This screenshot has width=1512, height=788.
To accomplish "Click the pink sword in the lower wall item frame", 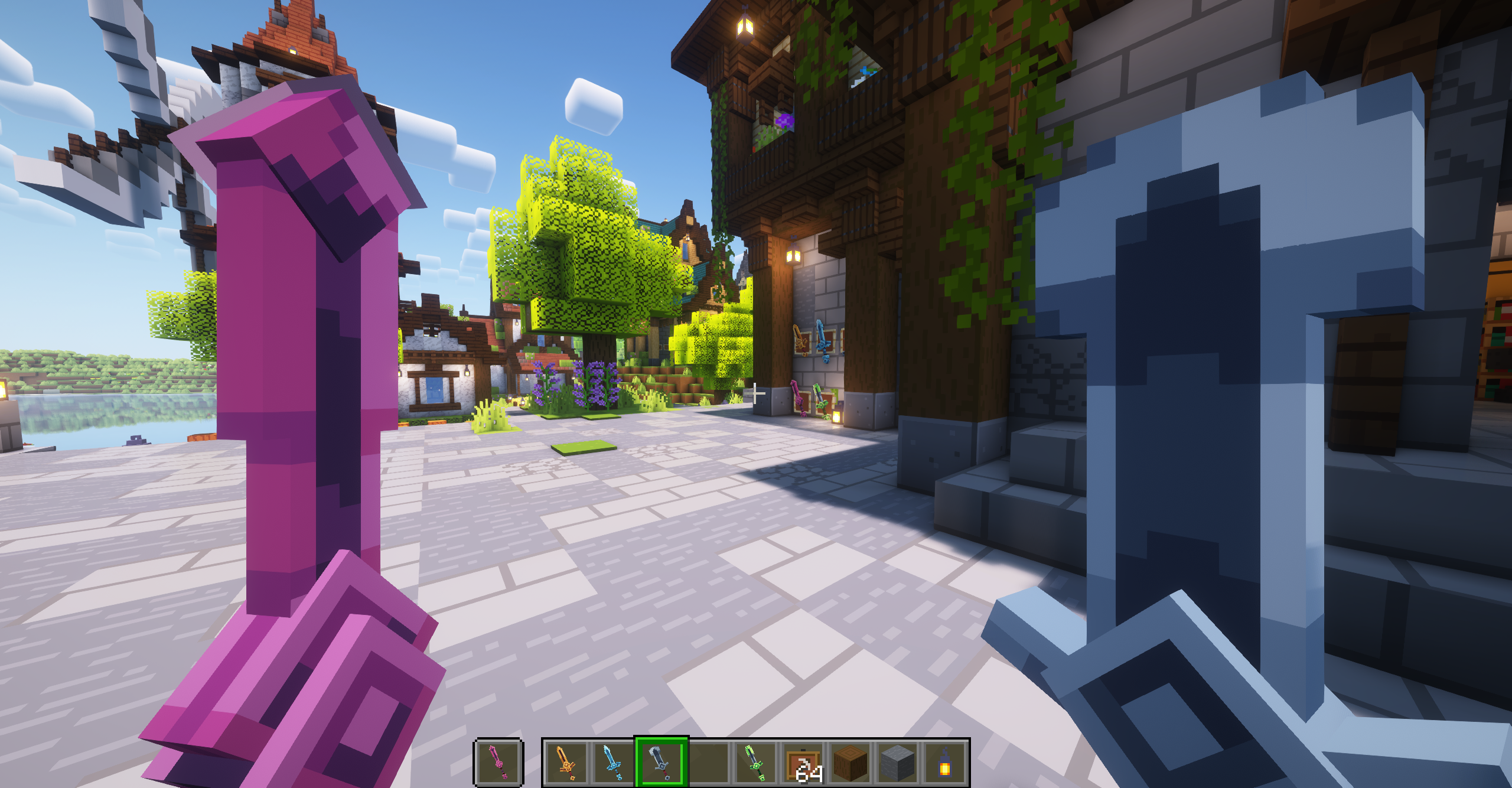I will 799,398.
